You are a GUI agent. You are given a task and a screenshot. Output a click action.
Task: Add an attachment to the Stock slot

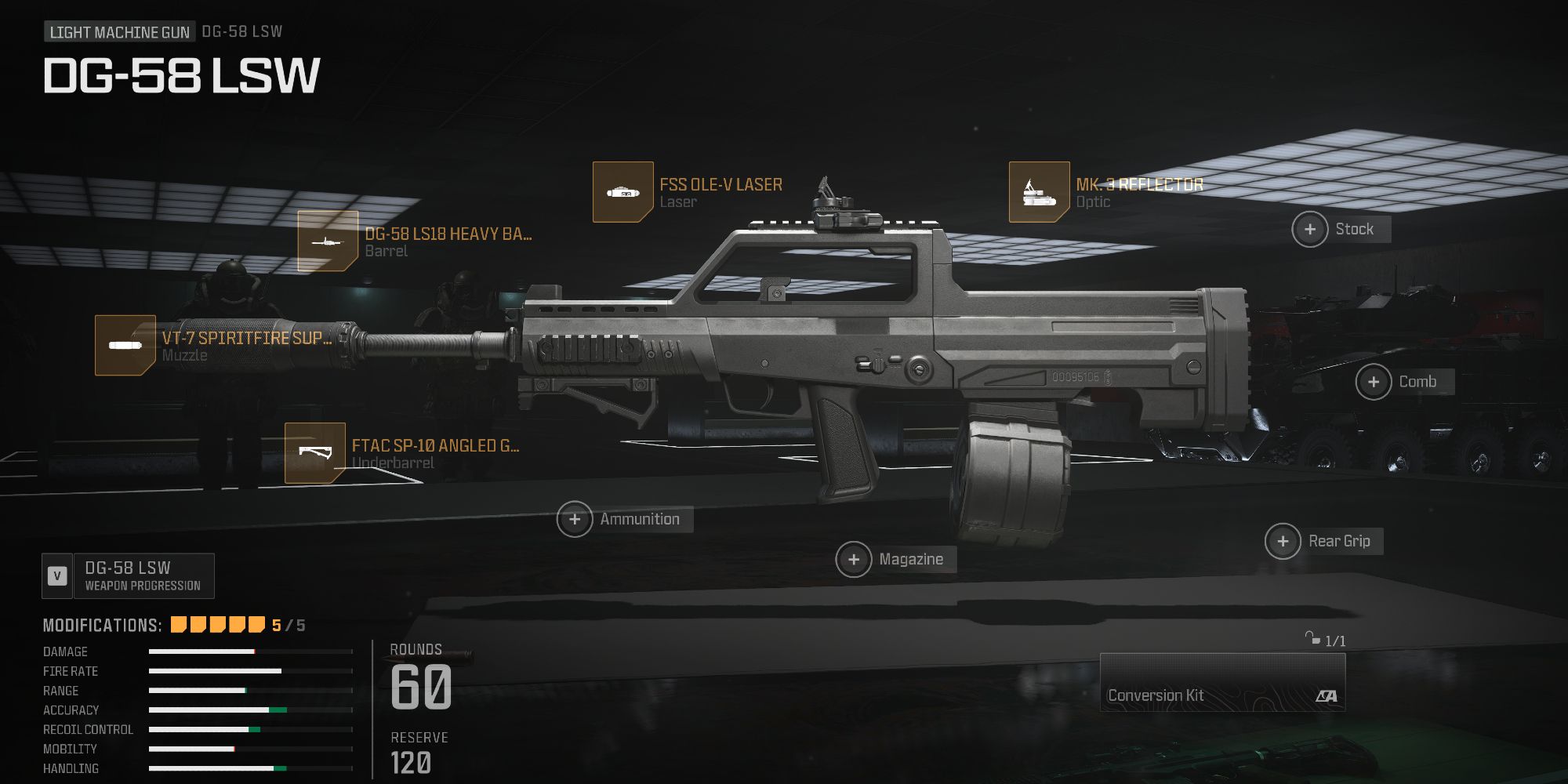coord(1308,229)
